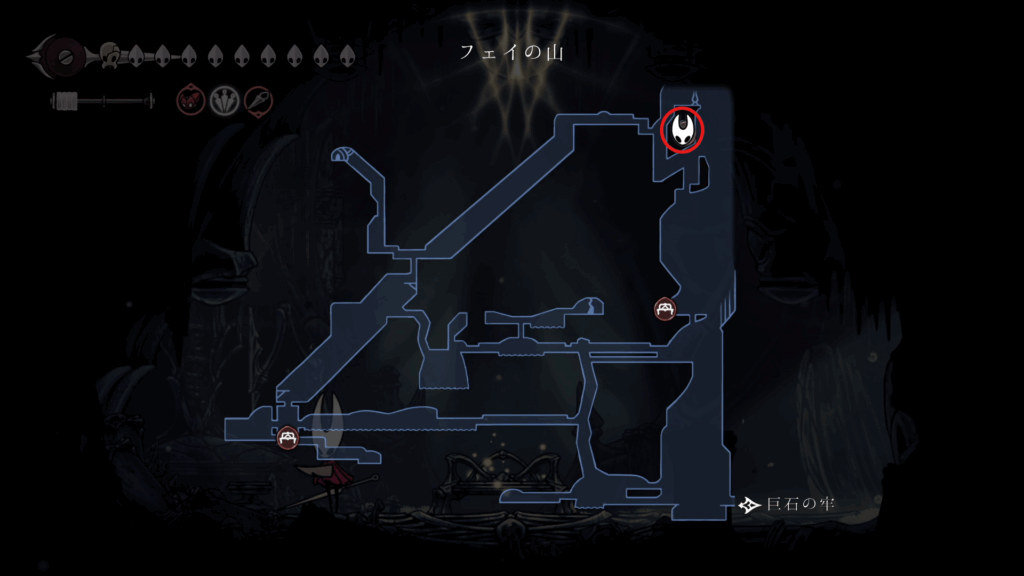The height and width of the screenshot is (576, 1024).
Task: Select the bench marker near Hornet's position
Action: coord(288,436)
